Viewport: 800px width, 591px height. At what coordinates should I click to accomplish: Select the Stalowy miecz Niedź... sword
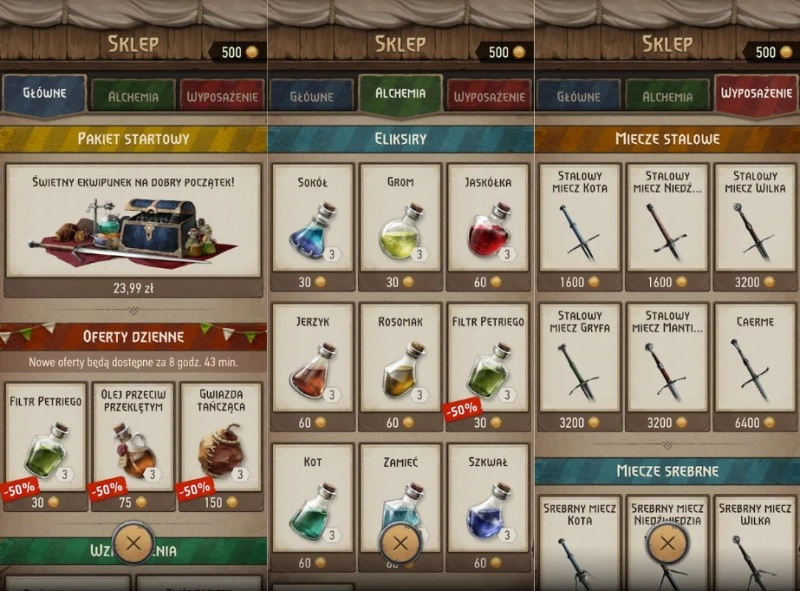(x=668, y=227)
